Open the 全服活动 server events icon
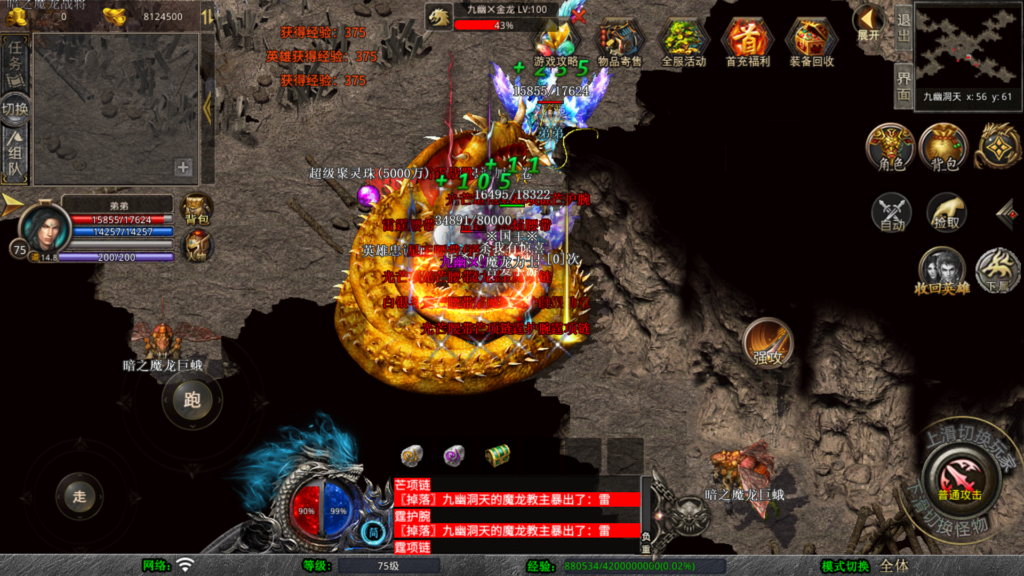The width and height of the screenshot is (1024, 576). 683,41
